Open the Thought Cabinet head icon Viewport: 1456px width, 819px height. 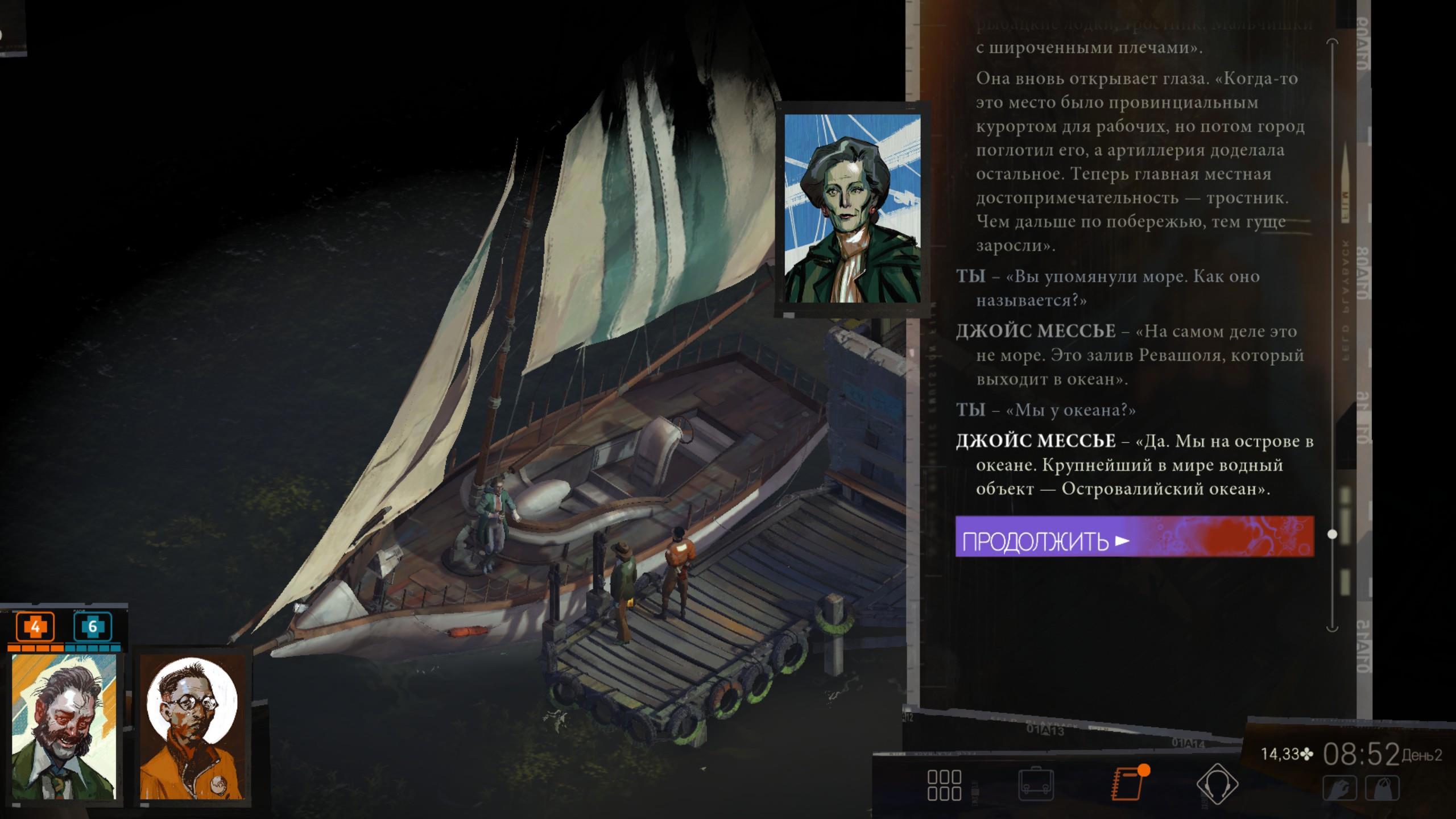pyautogui.click(x=1217, y=785)
